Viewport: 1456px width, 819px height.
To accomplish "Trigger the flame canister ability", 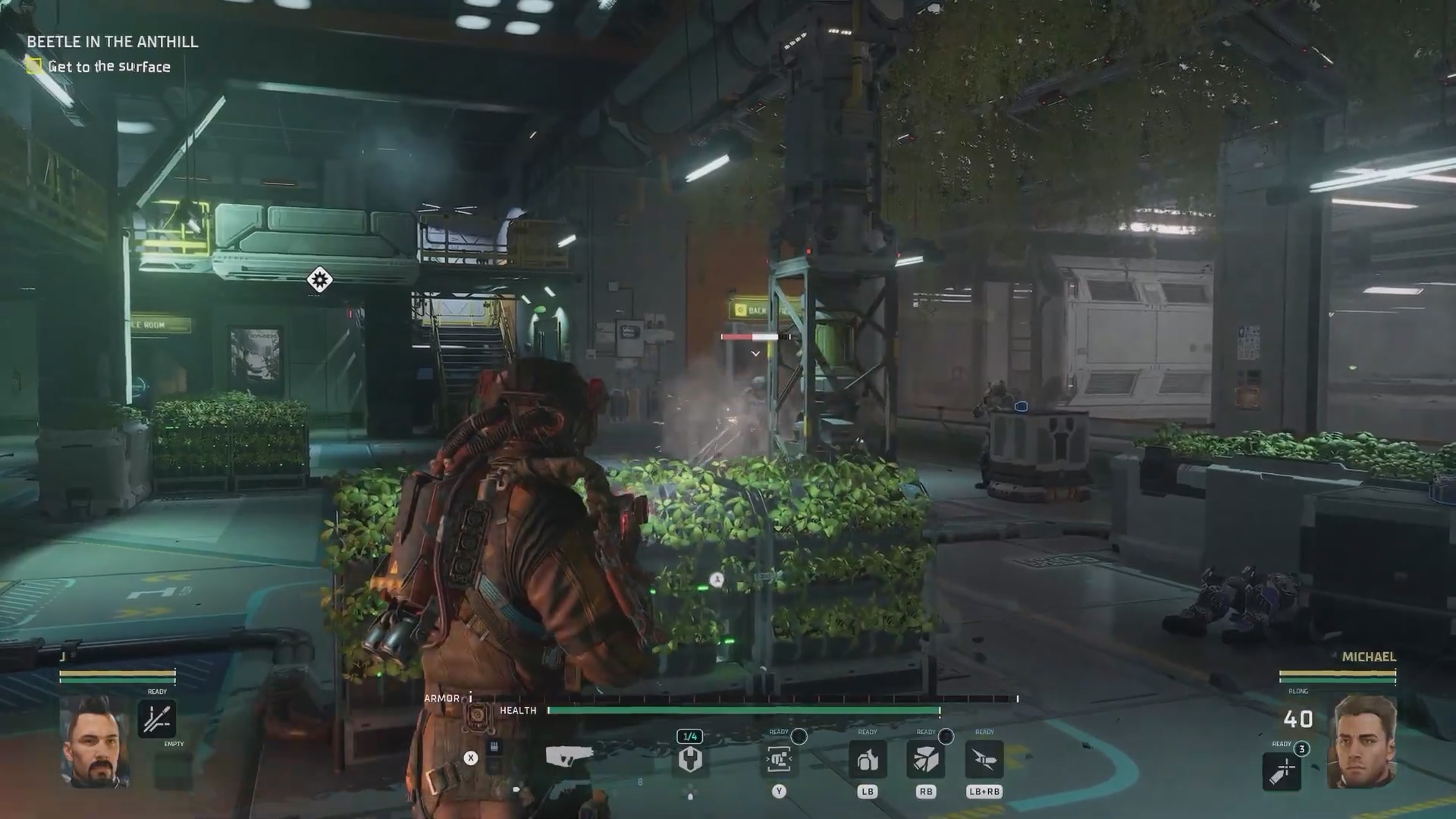I will pos(868,759).
